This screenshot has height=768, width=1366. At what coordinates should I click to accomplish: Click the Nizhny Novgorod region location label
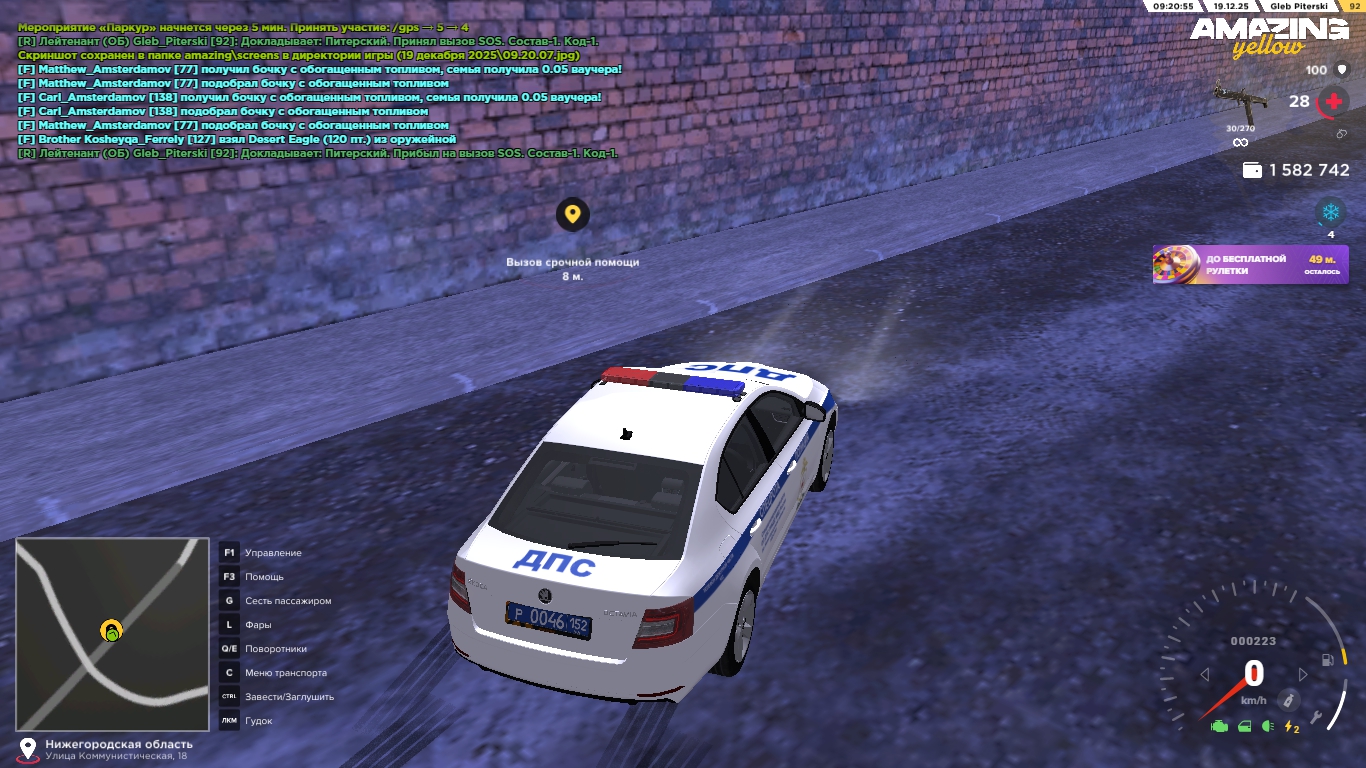click(118, 744)
